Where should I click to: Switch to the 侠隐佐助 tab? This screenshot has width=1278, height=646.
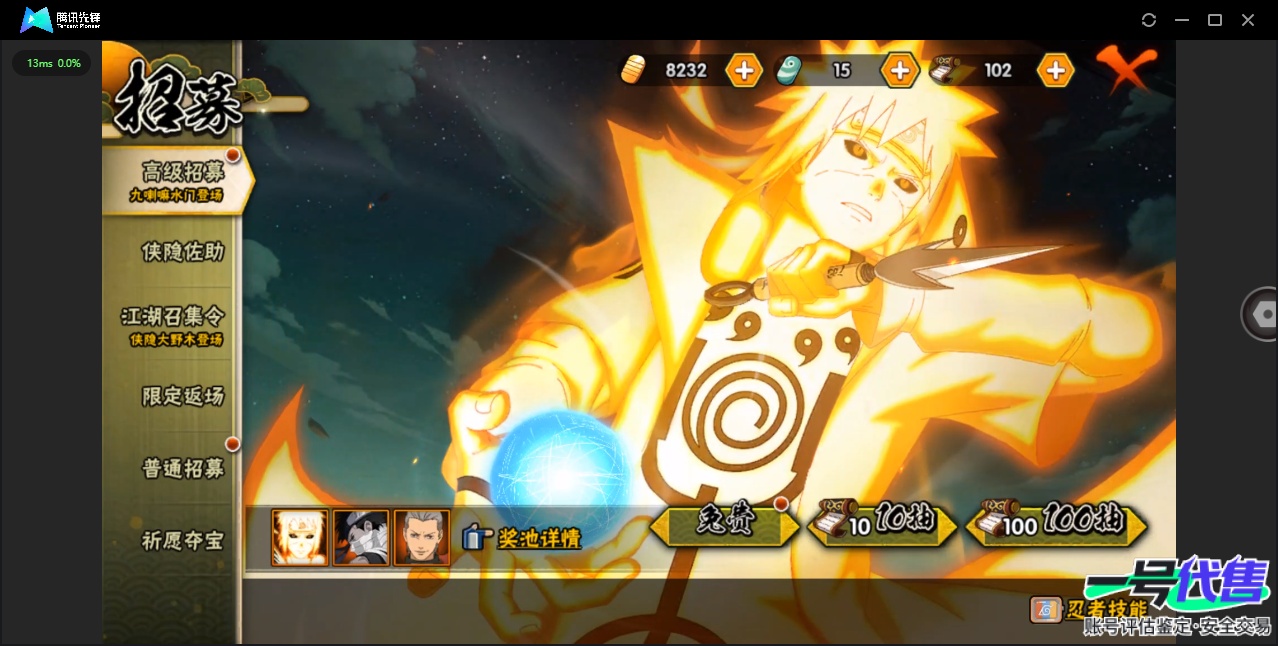182,252
